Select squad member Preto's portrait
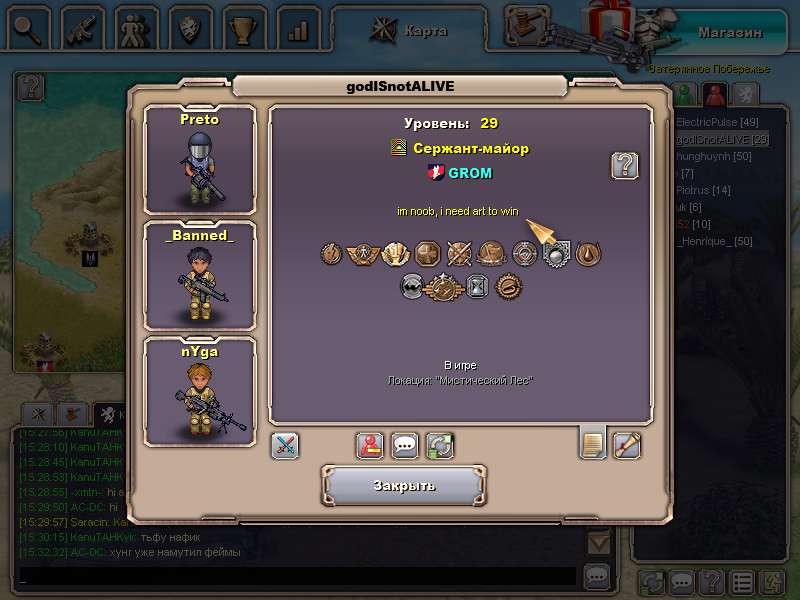 199,159
